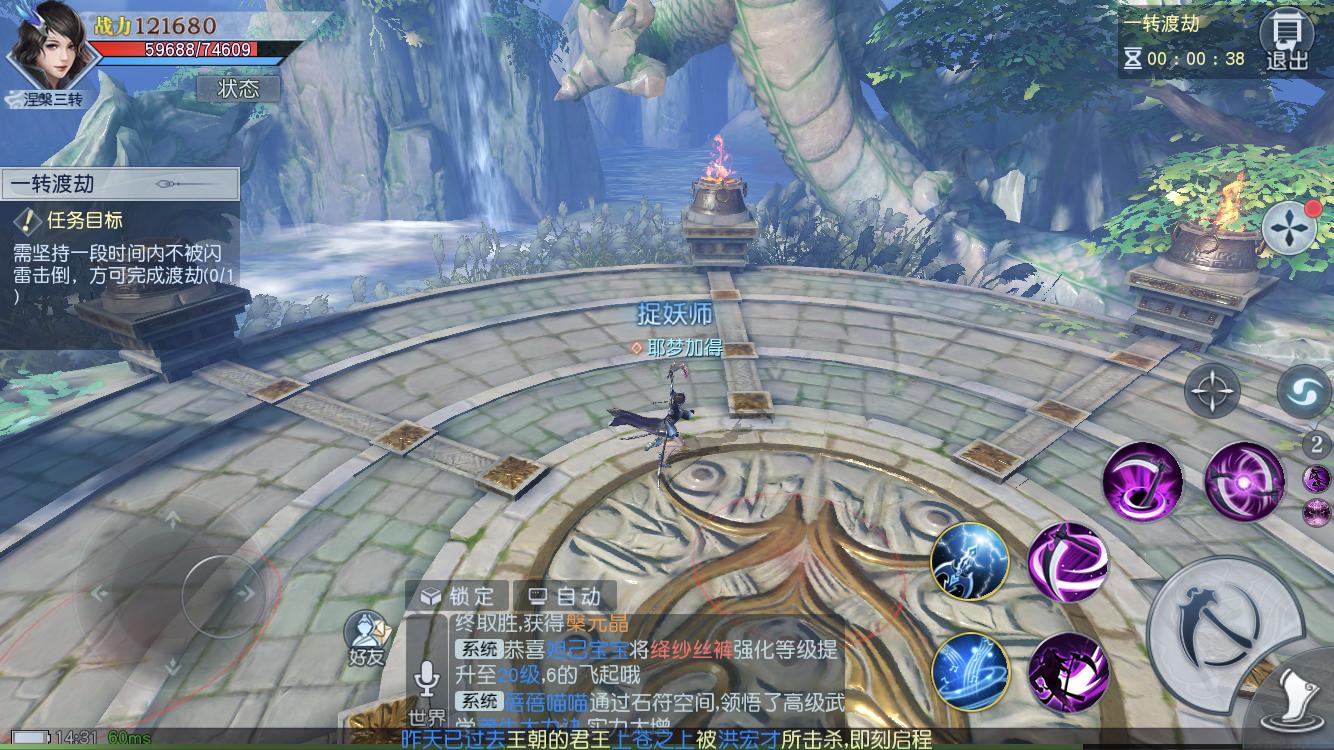
Task: Enable 自动 auto-battle mode
Action: 565,596
